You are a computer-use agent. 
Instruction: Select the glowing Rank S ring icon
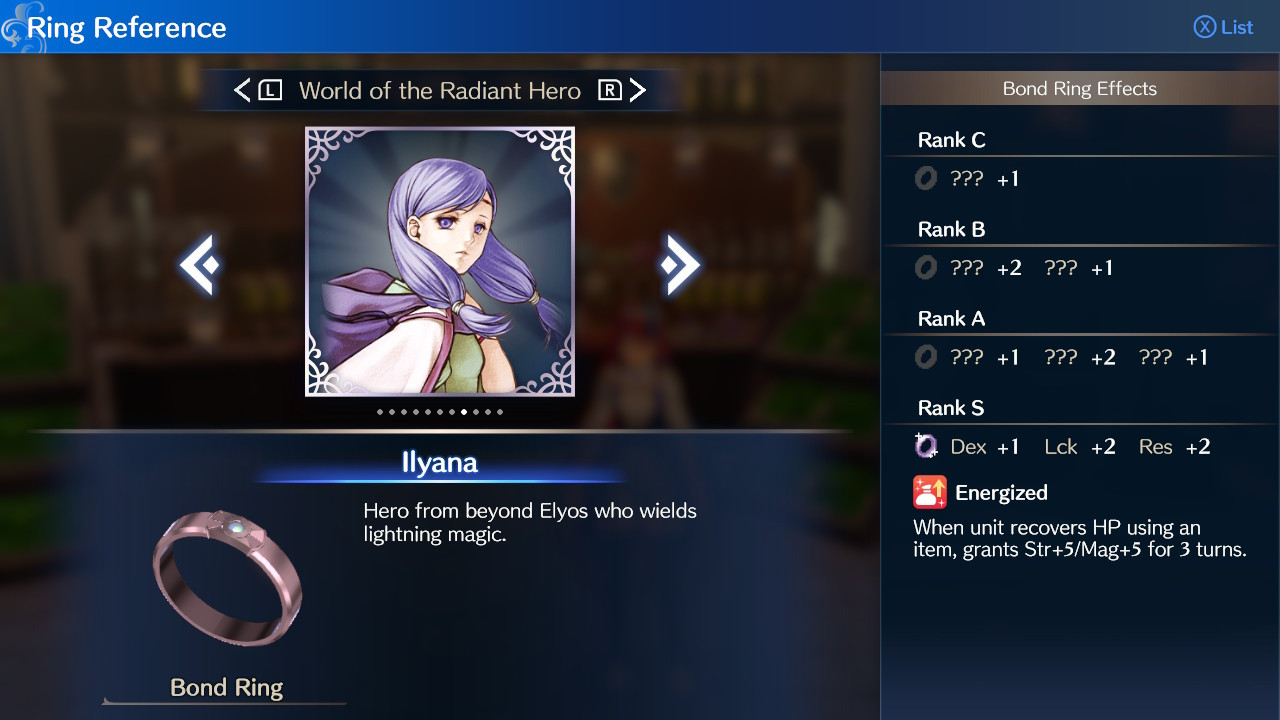[x=927, y=445]
